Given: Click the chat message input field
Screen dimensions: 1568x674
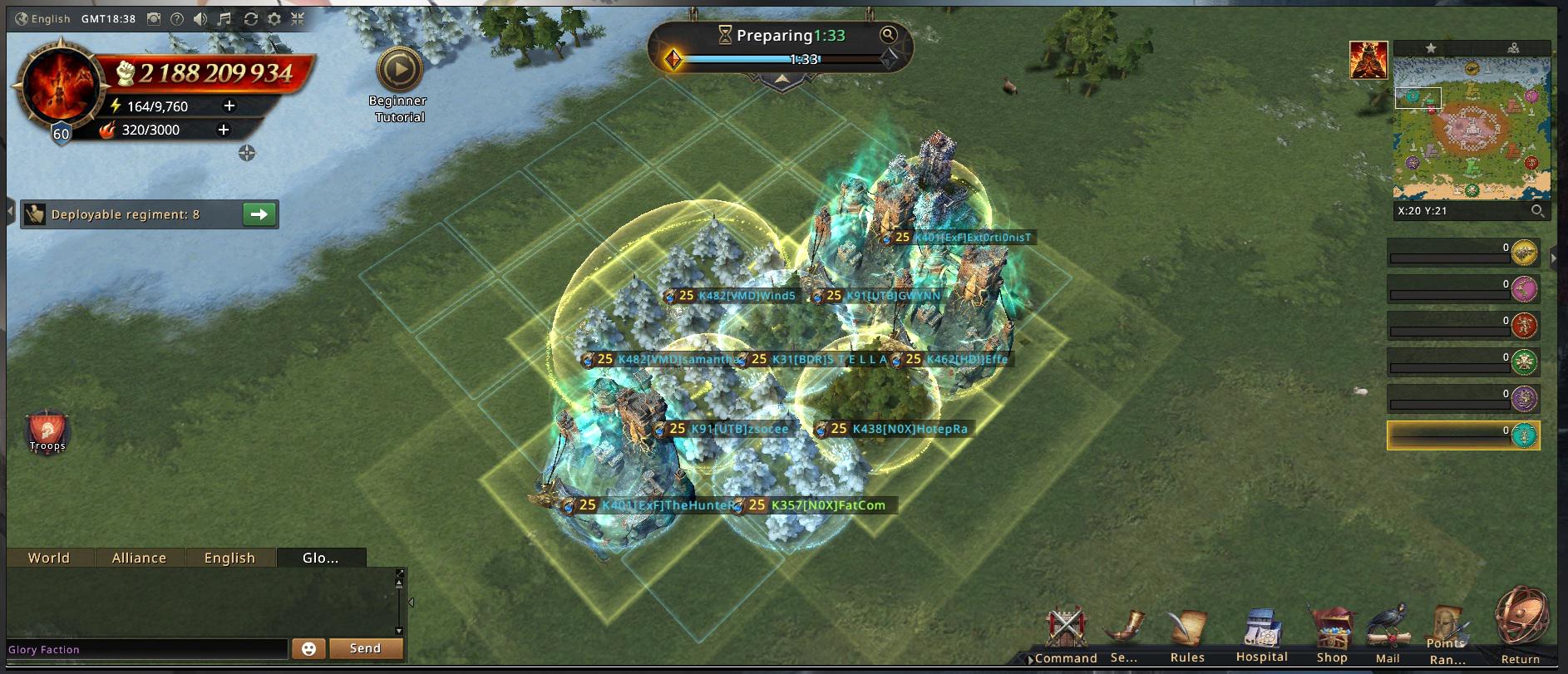Looking at the screenshot, I should click(146, 649).
